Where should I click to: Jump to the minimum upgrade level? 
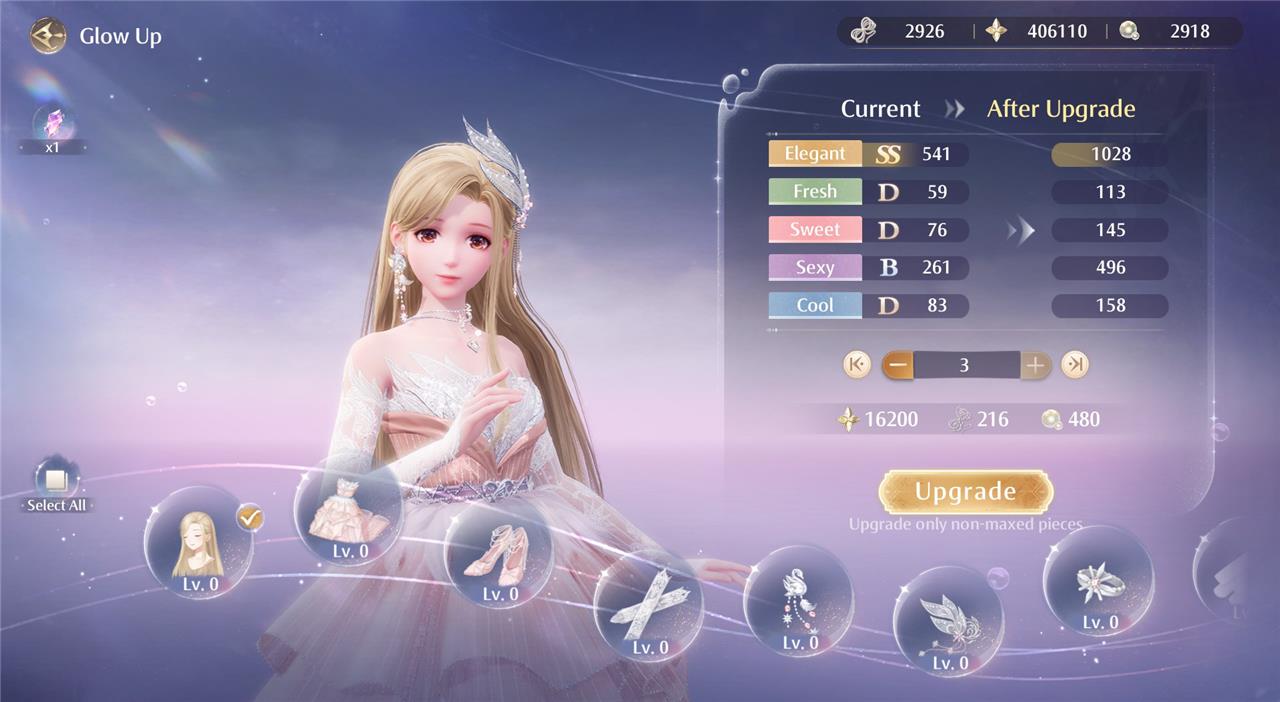coord(856,365)
